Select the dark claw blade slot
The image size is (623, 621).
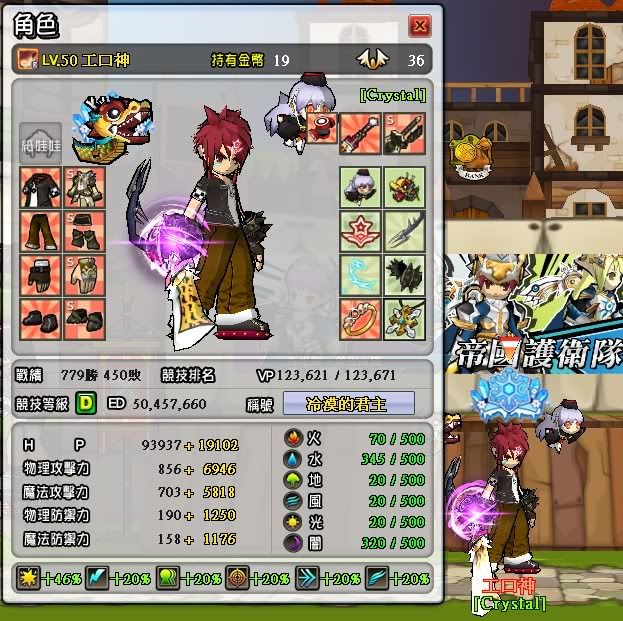404,231
